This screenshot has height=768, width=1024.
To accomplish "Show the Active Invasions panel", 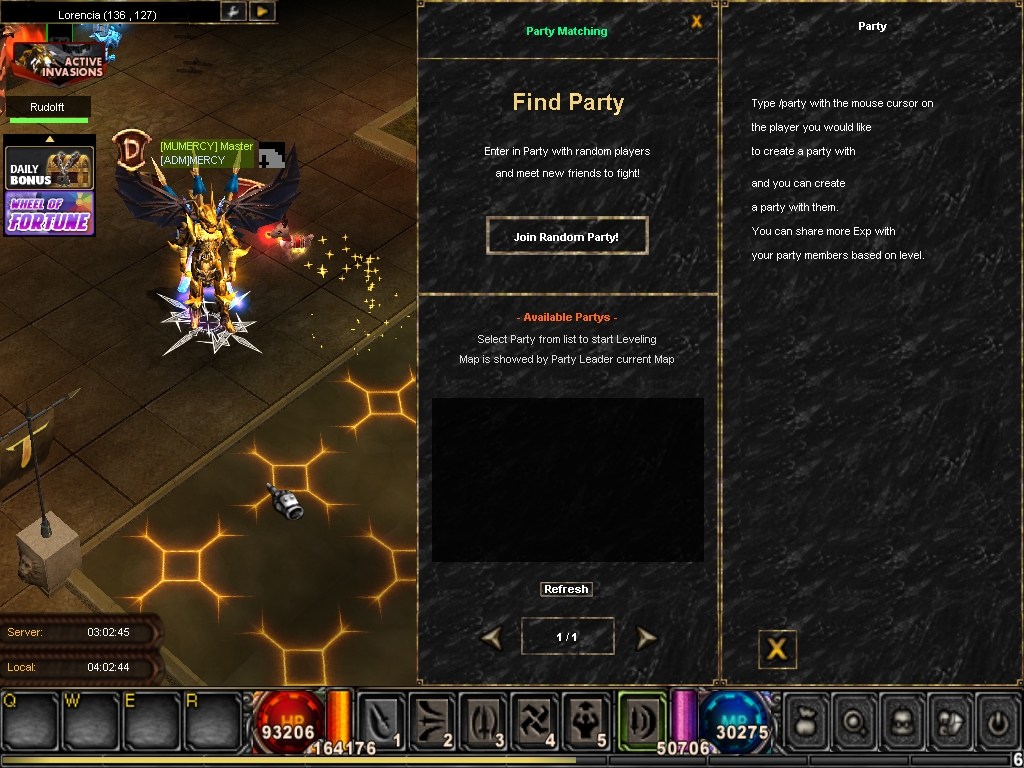I will (58, 61).
